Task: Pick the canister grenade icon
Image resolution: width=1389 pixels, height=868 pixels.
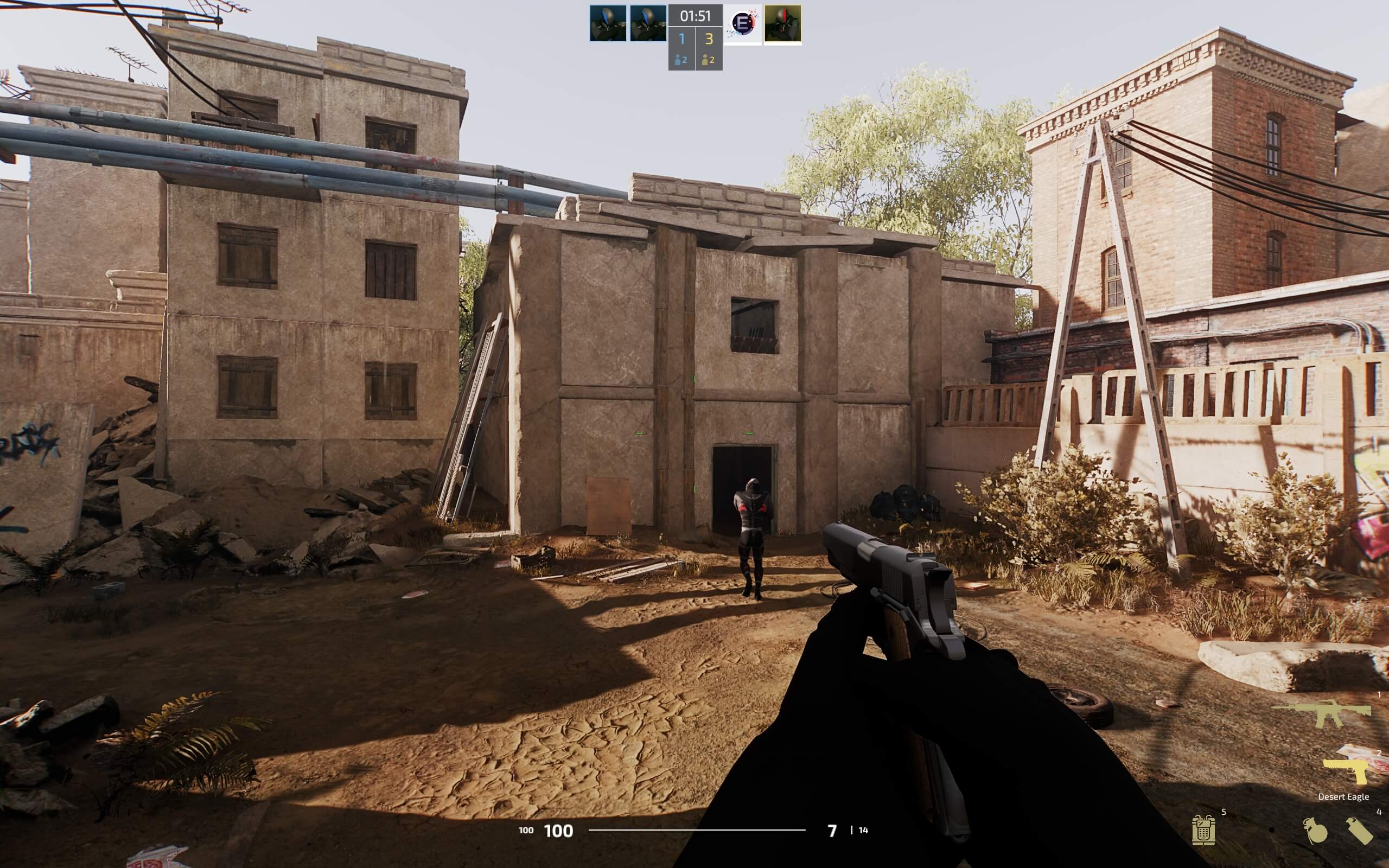Action: pos(1359,831)
